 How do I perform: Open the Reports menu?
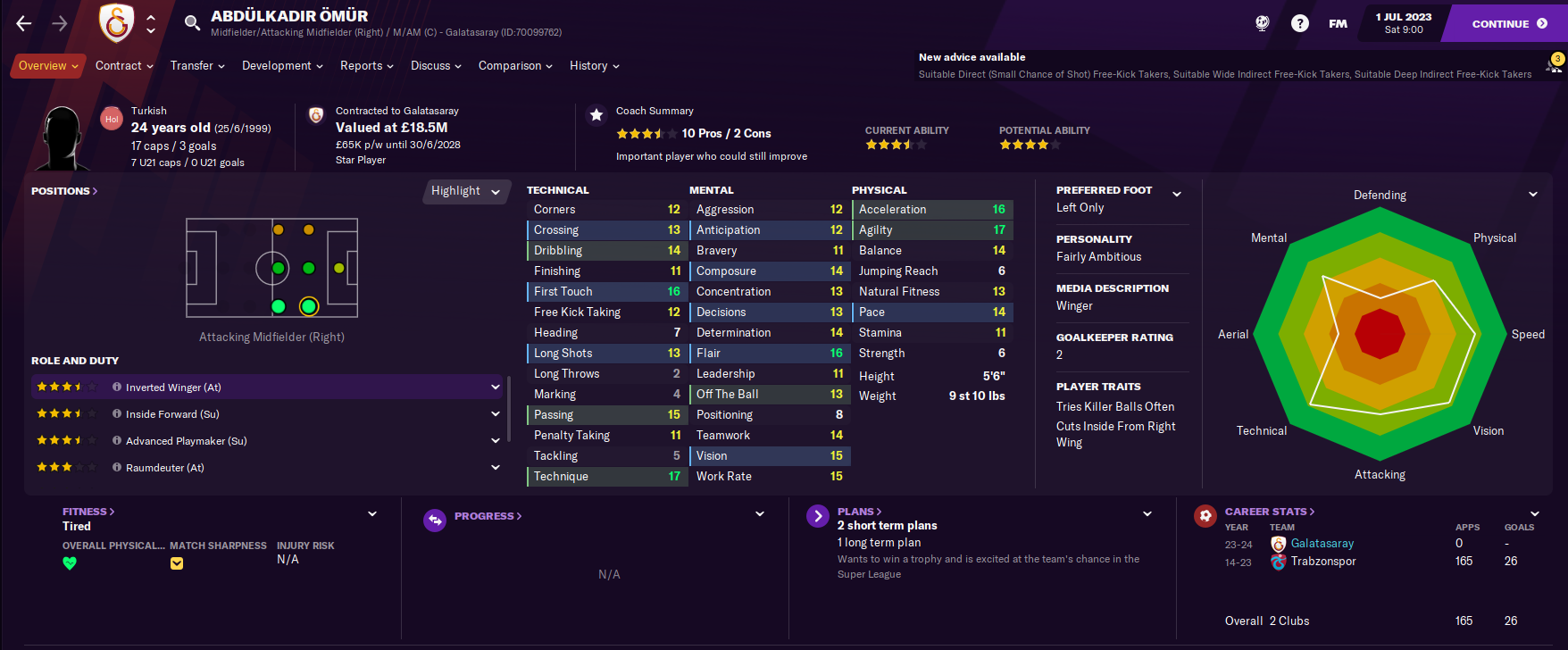coord(367,66)
